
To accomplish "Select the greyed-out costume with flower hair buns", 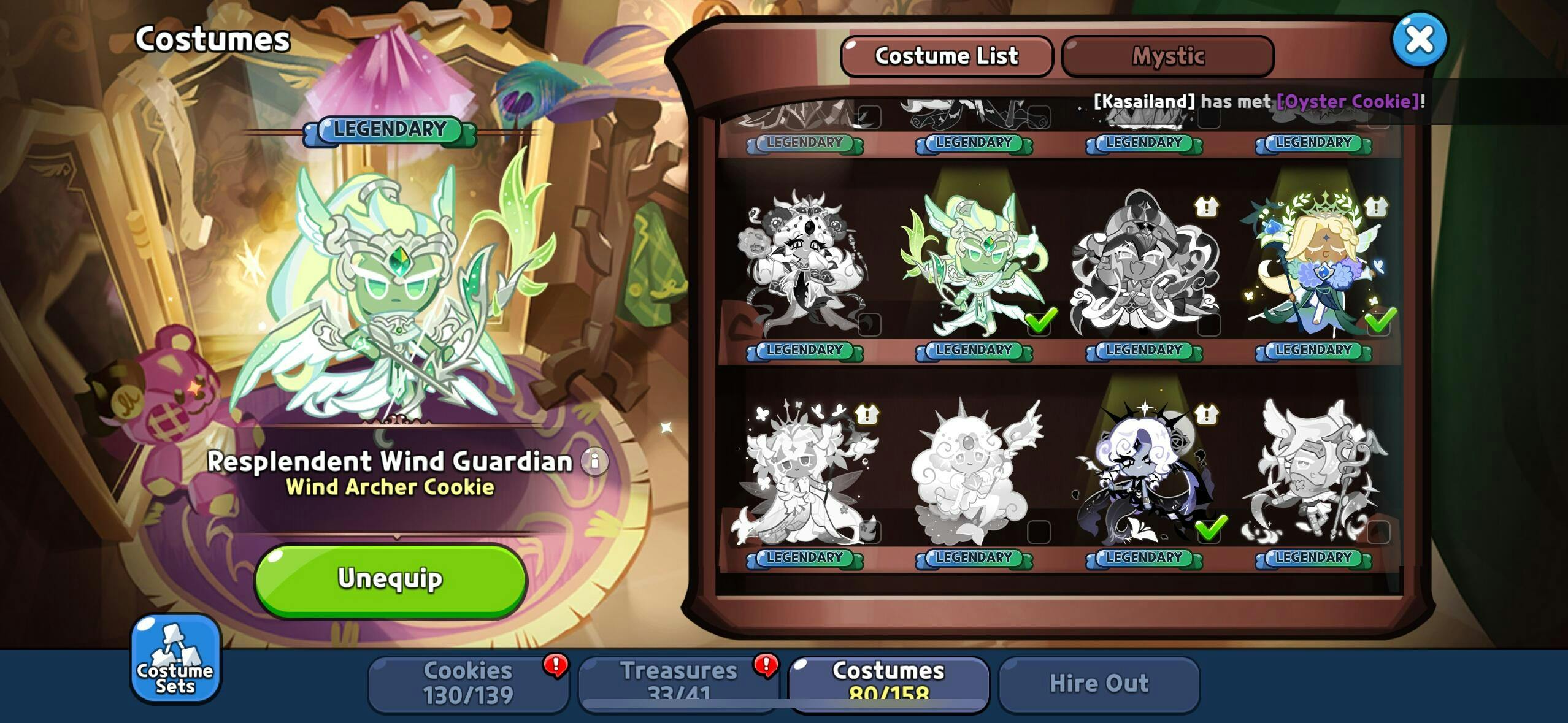I will [x=804, y=264].
